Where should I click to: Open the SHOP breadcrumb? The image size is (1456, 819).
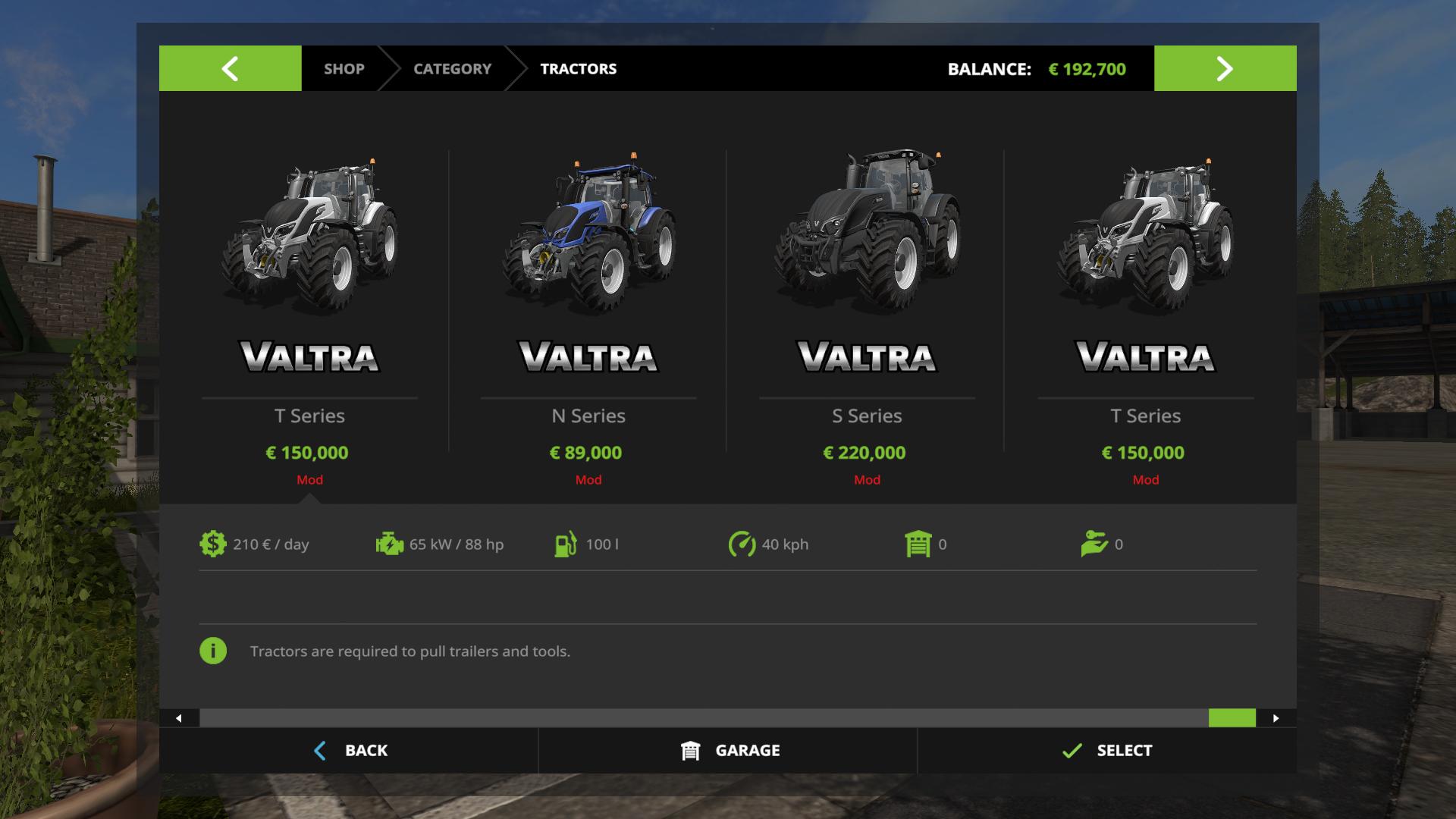tap(344, 68)
